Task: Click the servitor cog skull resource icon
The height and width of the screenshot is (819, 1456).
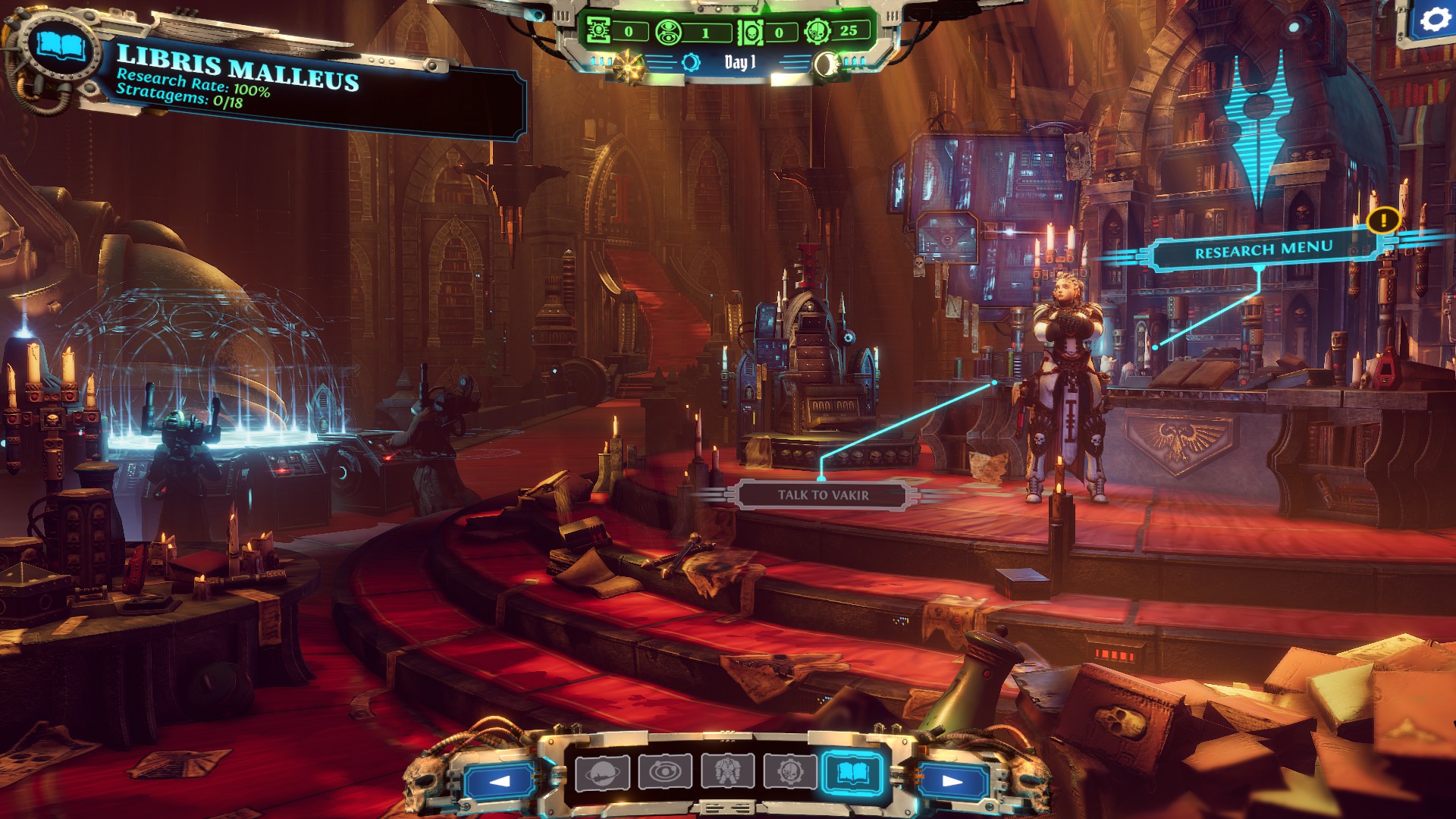Action: 817,32
